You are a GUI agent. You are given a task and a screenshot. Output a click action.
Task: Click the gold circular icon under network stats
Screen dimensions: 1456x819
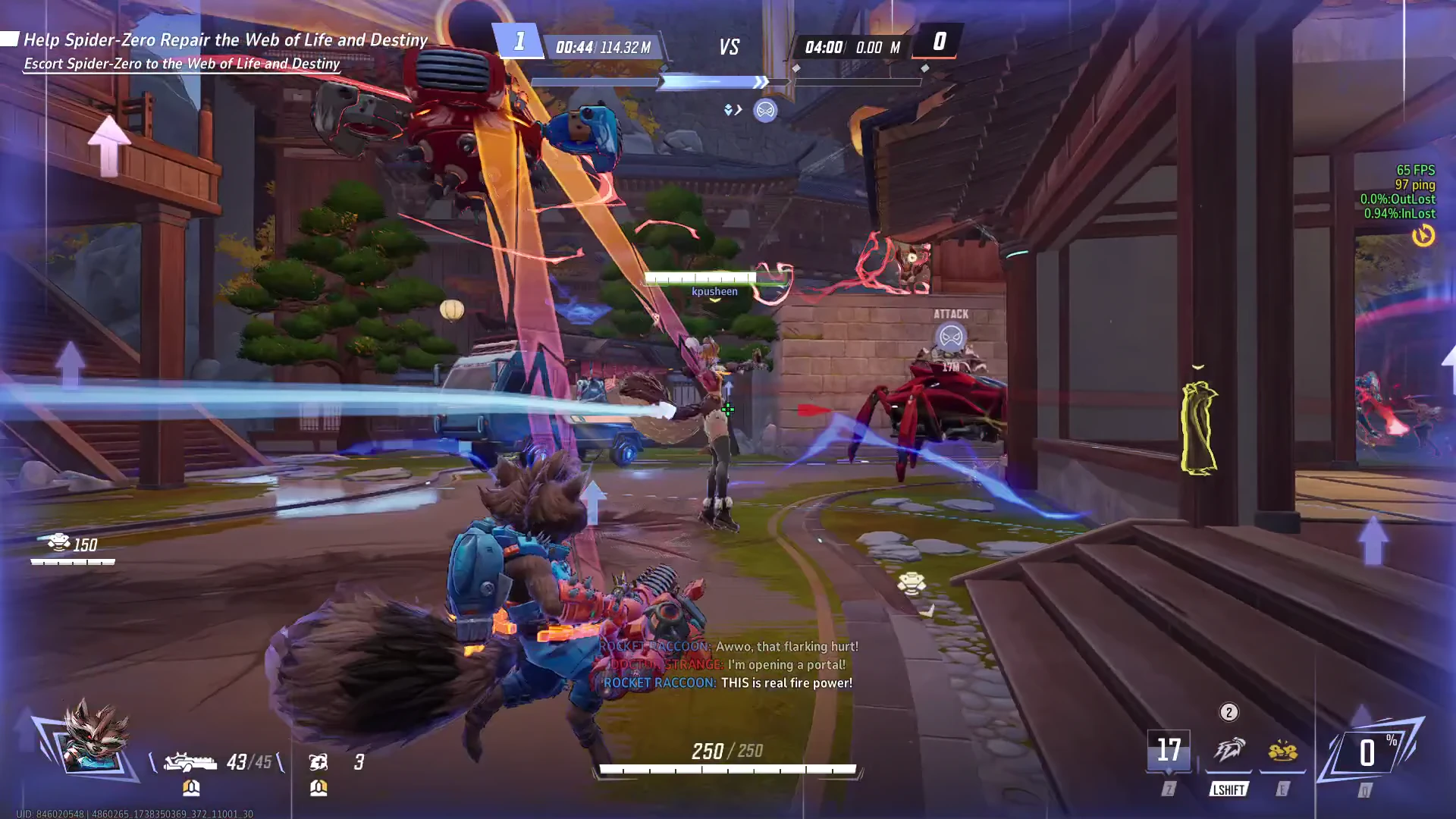1423,236
